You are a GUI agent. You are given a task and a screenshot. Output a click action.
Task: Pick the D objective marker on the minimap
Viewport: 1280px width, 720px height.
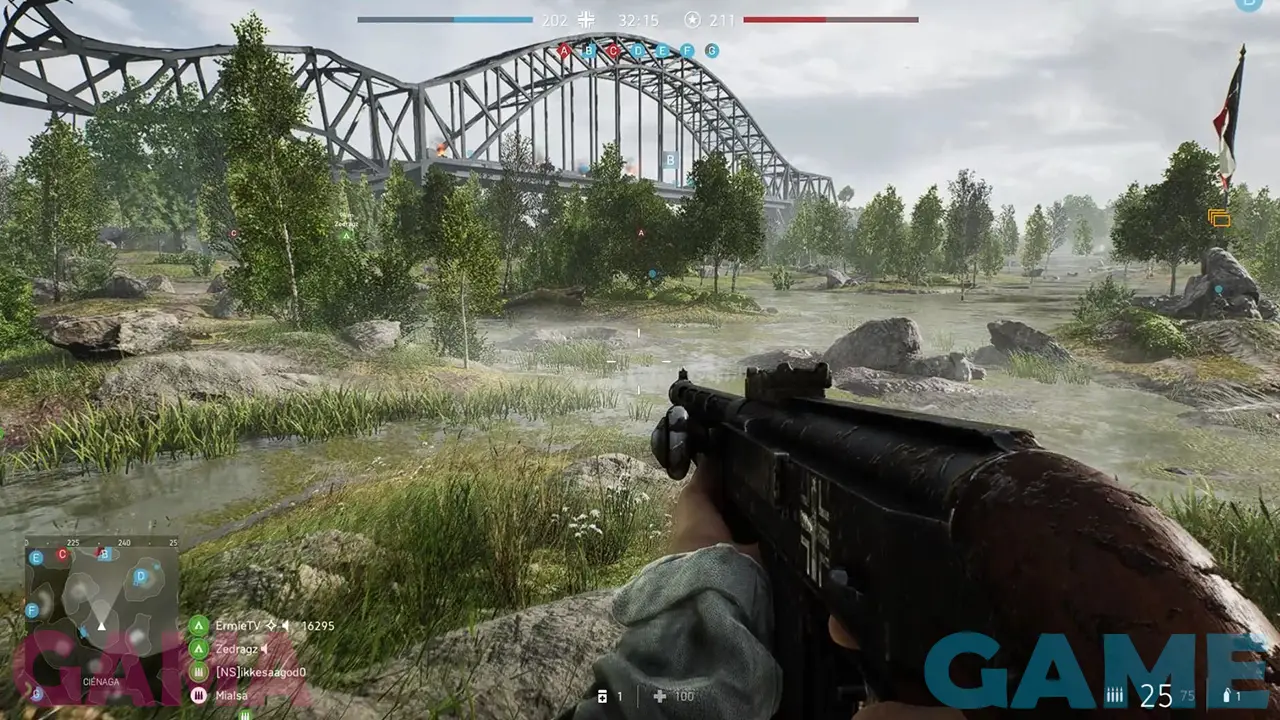141,576
